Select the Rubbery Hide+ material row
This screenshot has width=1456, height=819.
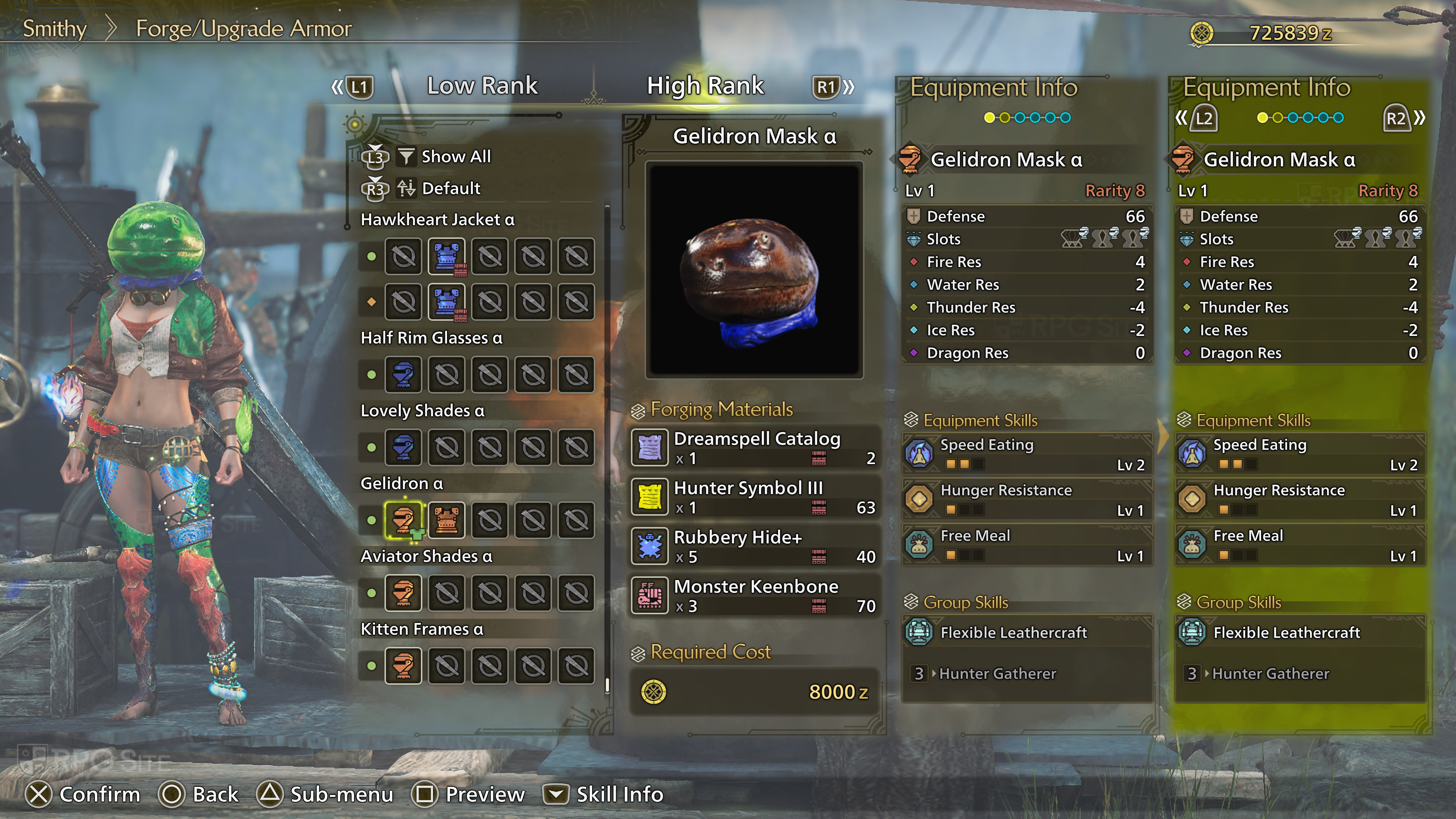[x=755, y=546]
